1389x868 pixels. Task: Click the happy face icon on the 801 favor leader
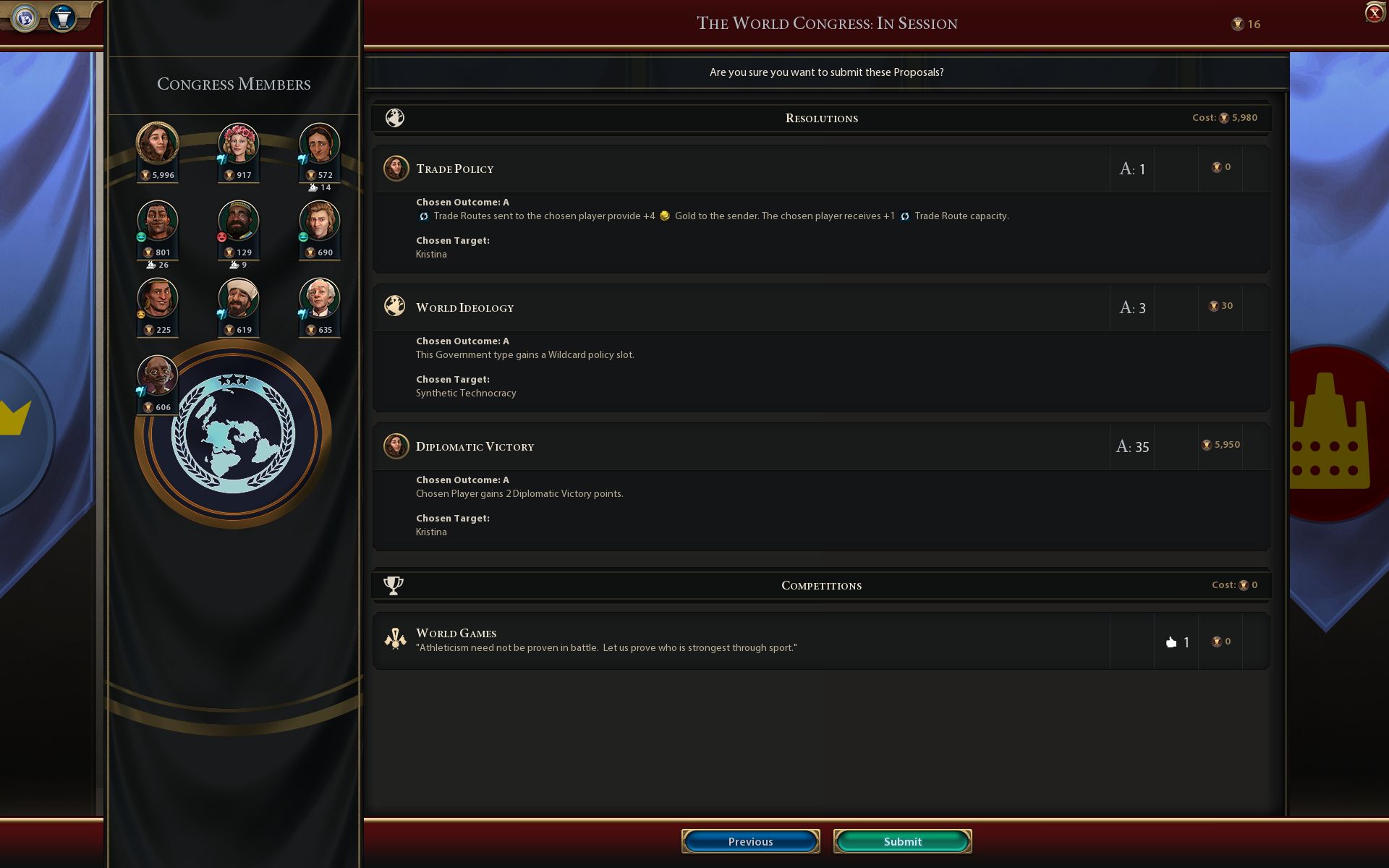(x=141, y=237)
